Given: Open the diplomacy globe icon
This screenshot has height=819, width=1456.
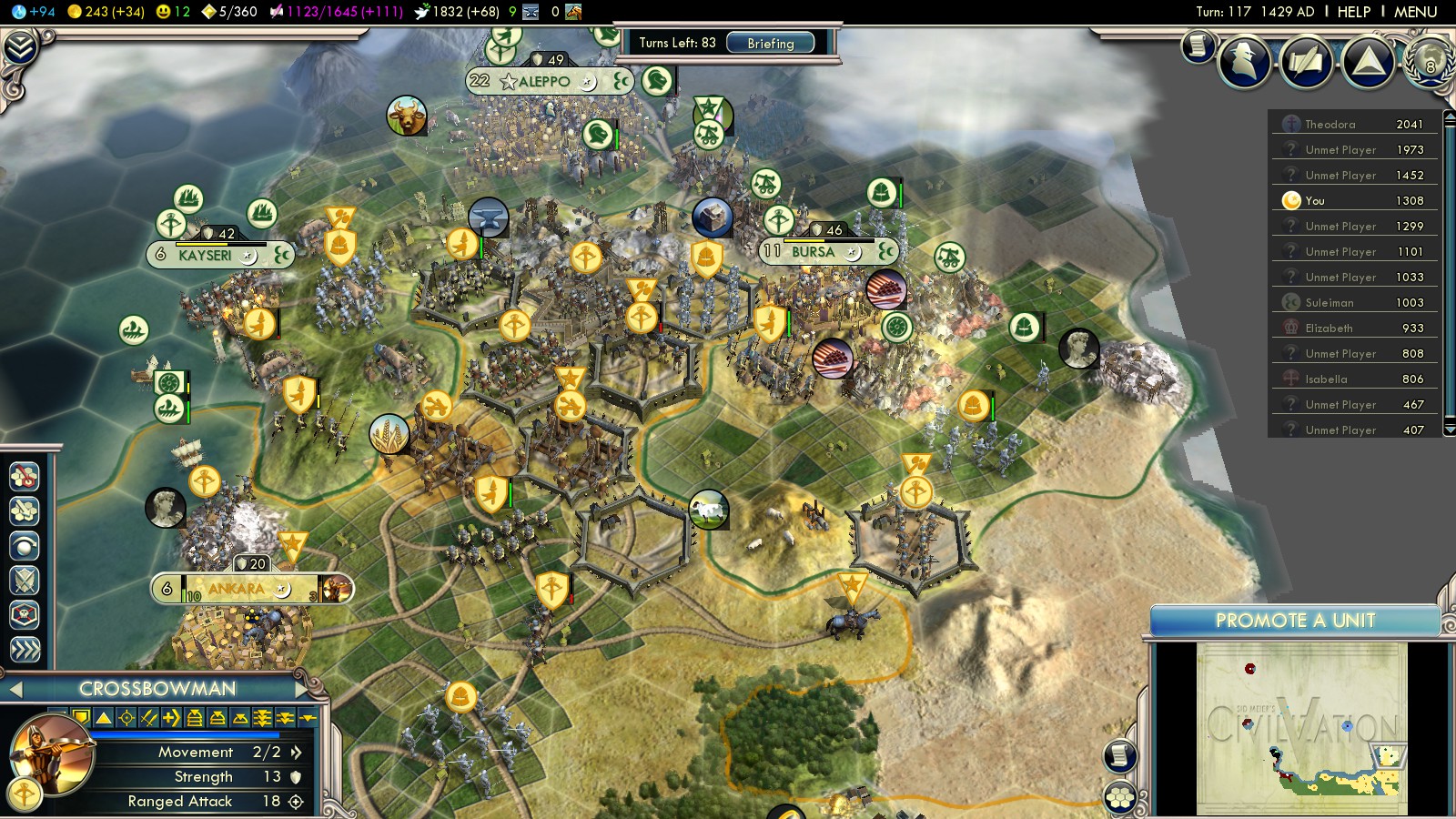Looking at the screenshot, I should [x=1429, y=61].
